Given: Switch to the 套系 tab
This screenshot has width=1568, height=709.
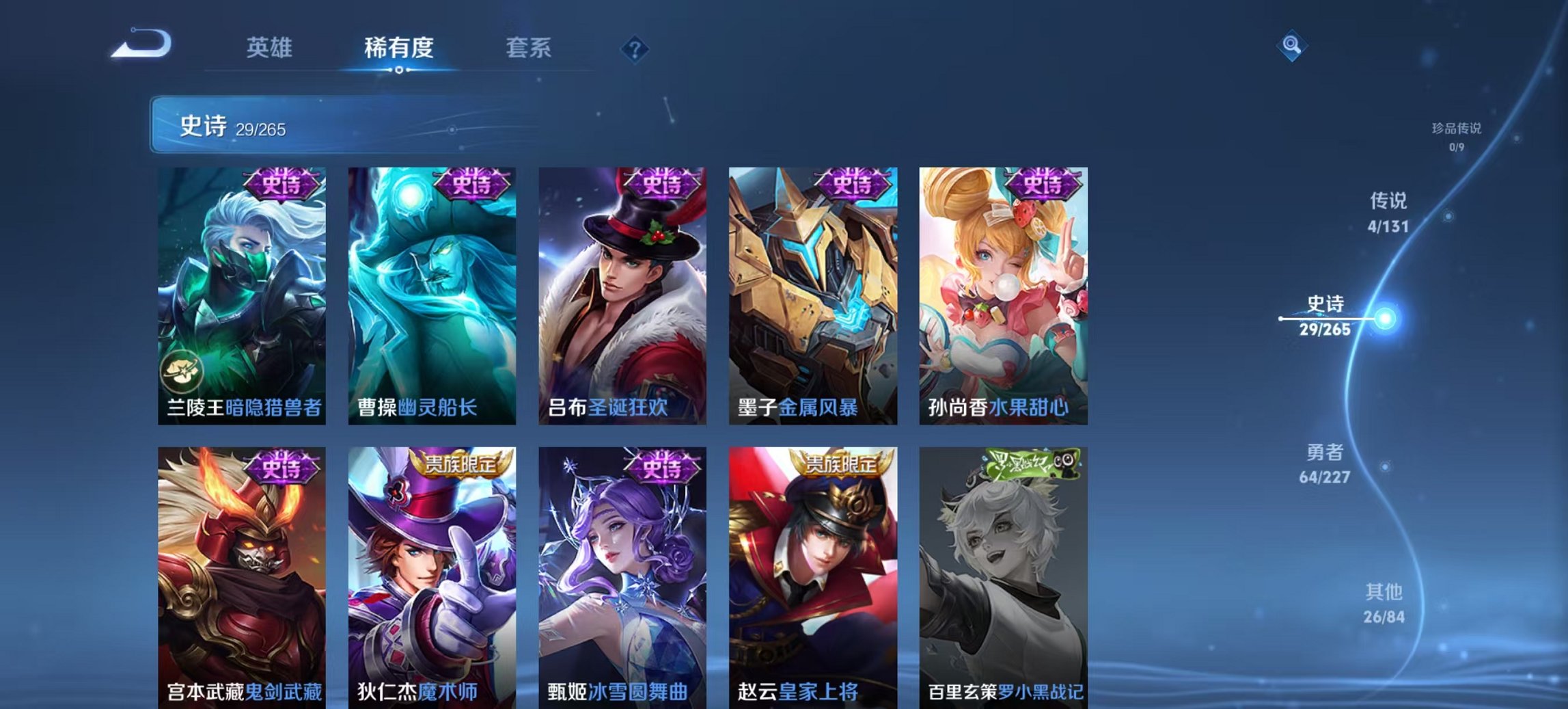Looking at the screenshot, I should pyautogui.click(x=528, y=48).
